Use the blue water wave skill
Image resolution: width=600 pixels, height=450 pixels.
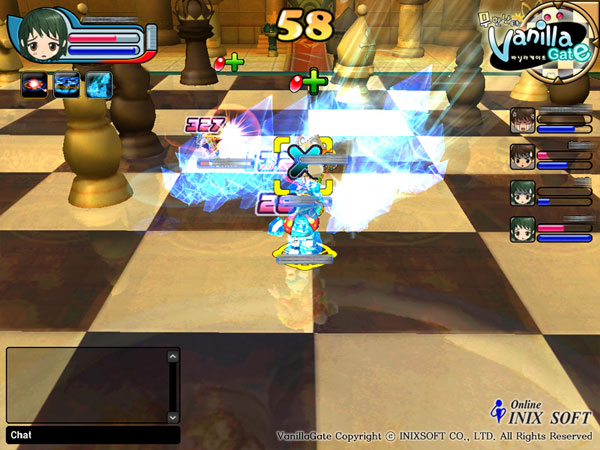click(x=68, y=83)
